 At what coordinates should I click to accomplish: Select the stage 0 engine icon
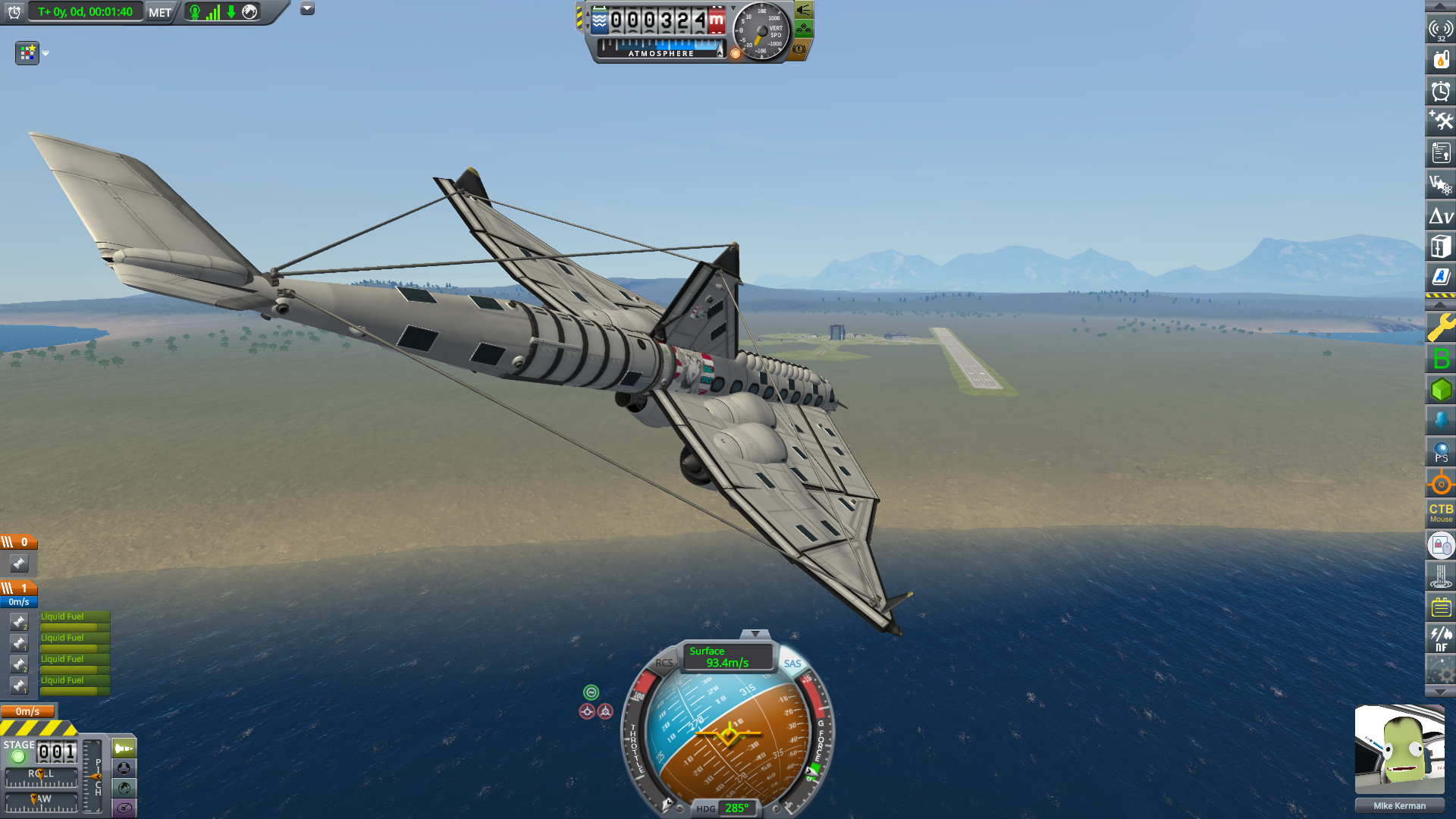pos(19,563)
